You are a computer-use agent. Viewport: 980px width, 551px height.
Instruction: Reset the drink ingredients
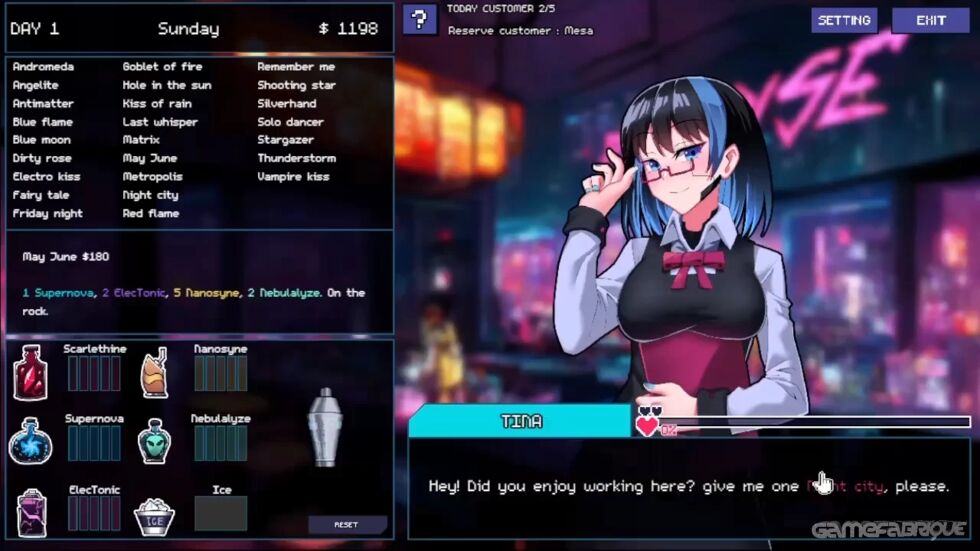pos(346,524)
